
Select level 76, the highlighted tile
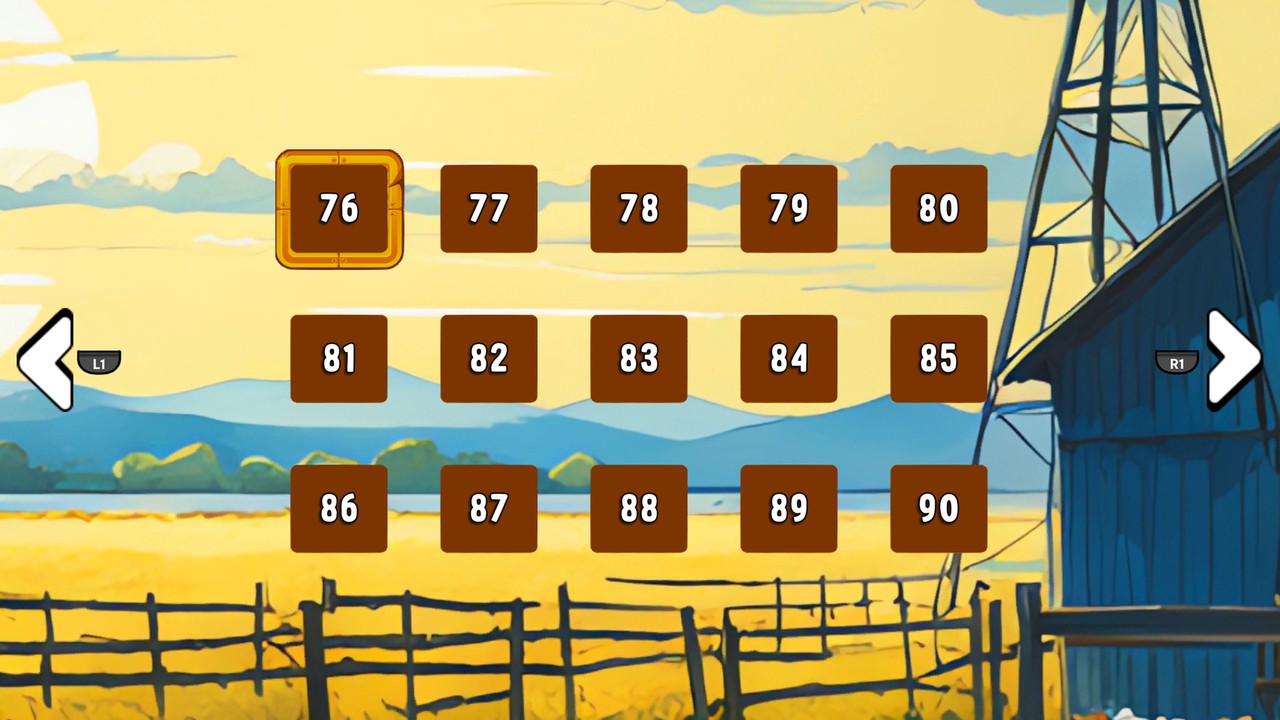339,209
